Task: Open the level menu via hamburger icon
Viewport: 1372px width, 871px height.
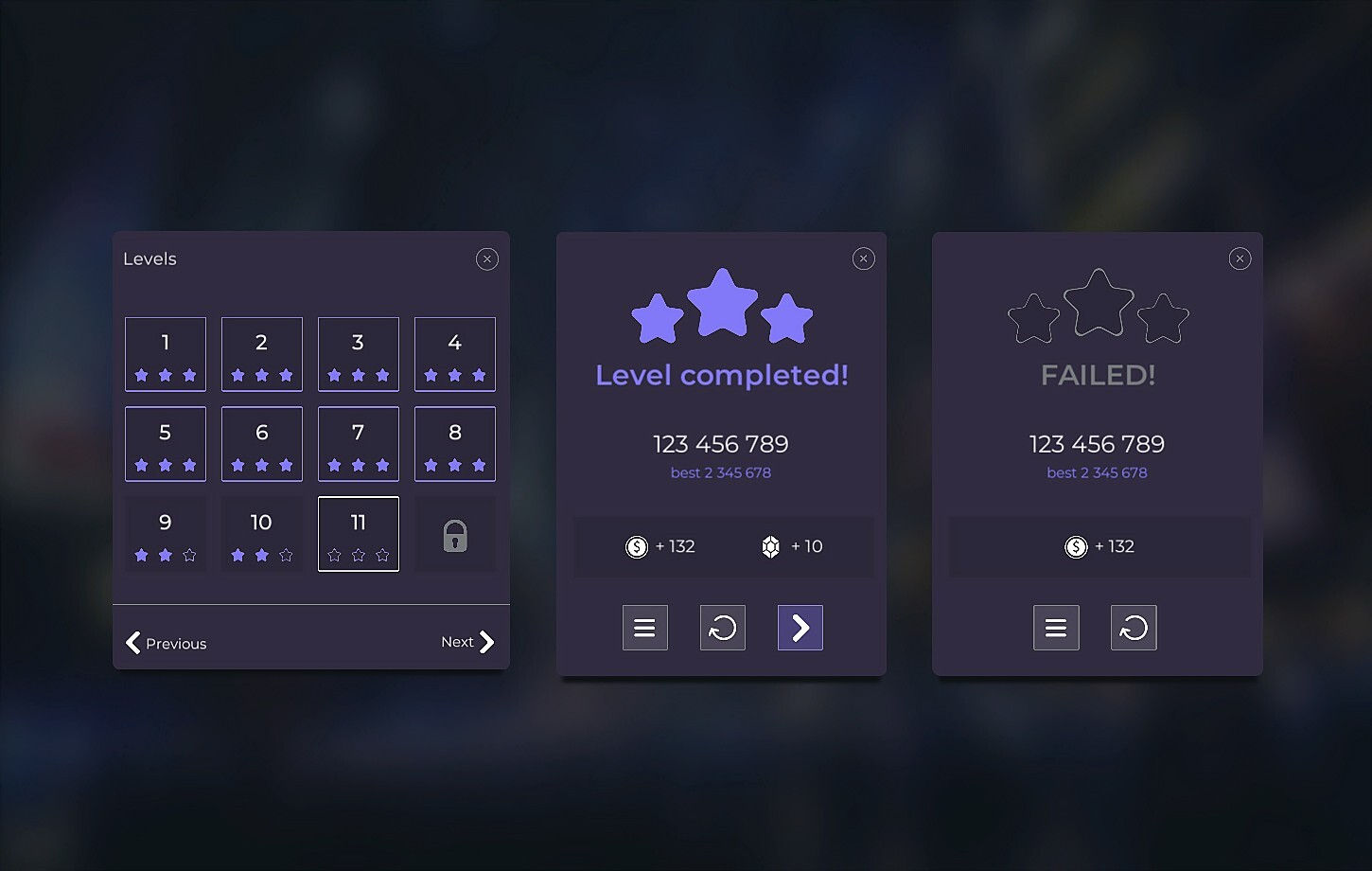Action: pyautogui.click(x=644, y=627)
